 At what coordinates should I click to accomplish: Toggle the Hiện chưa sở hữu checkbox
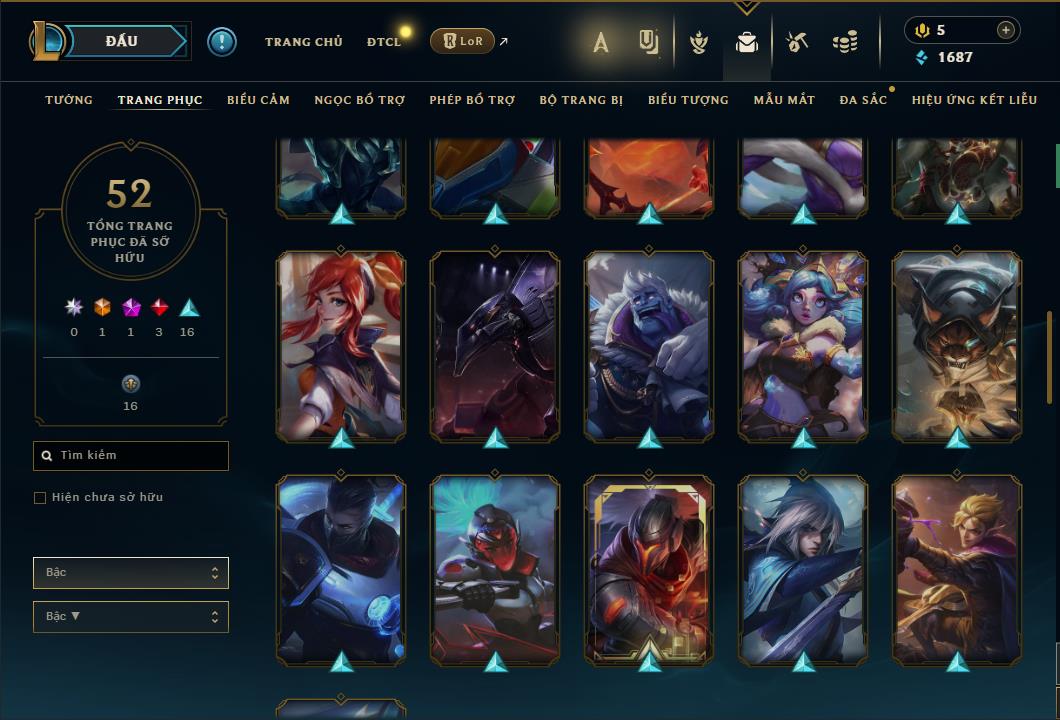[x=40, y=498]
